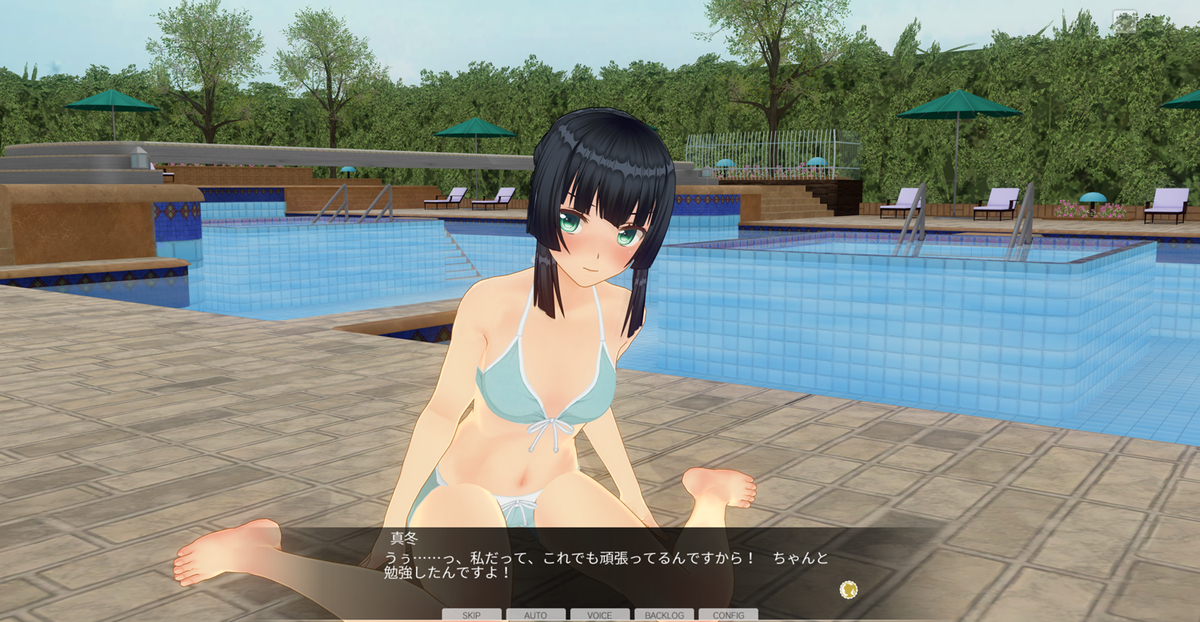Enable AUTO text advance
Image resolution: width=1200 pixels, height=622 pixels.
point(535,615)
